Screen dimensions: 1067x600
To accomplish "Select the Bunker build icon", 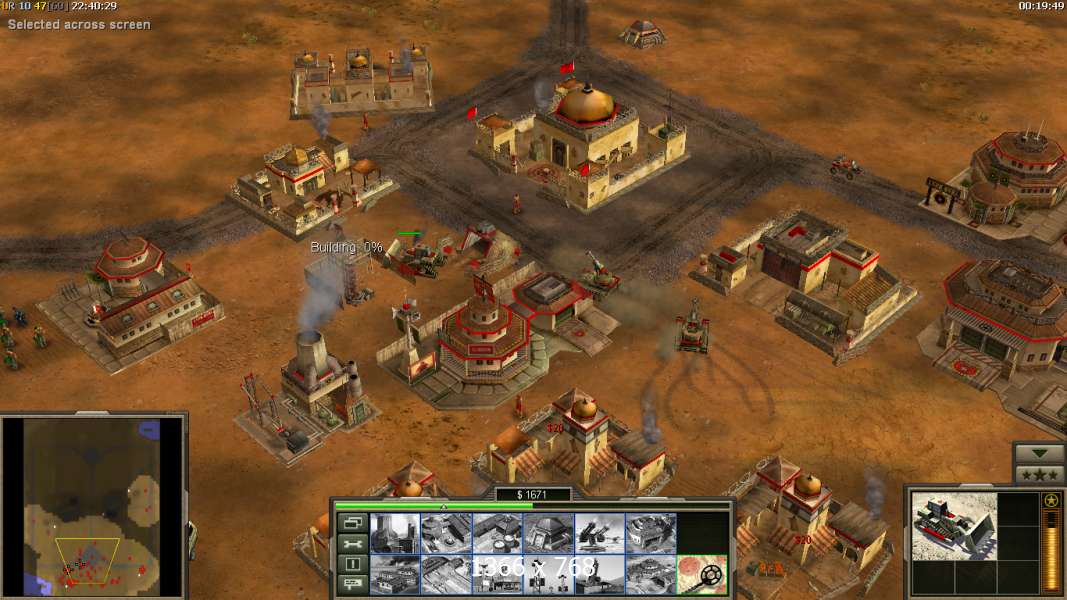I will [x=549, y=534].
